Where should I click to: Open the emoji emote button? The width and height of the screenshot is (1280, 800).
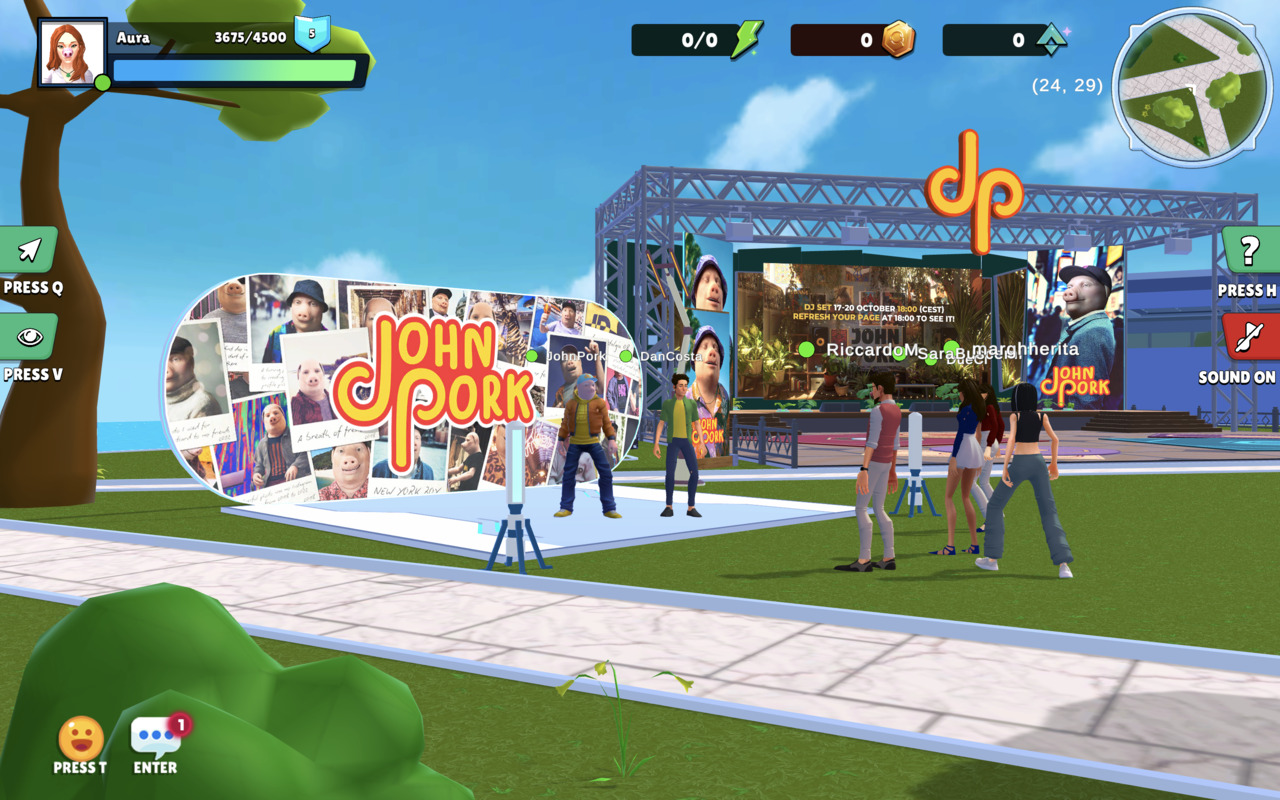pos(81,739)
